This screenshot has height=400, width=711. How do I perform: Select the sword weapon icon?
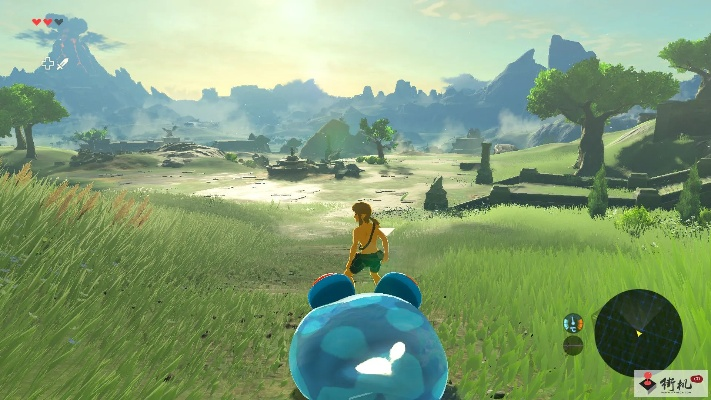point(63,64)
